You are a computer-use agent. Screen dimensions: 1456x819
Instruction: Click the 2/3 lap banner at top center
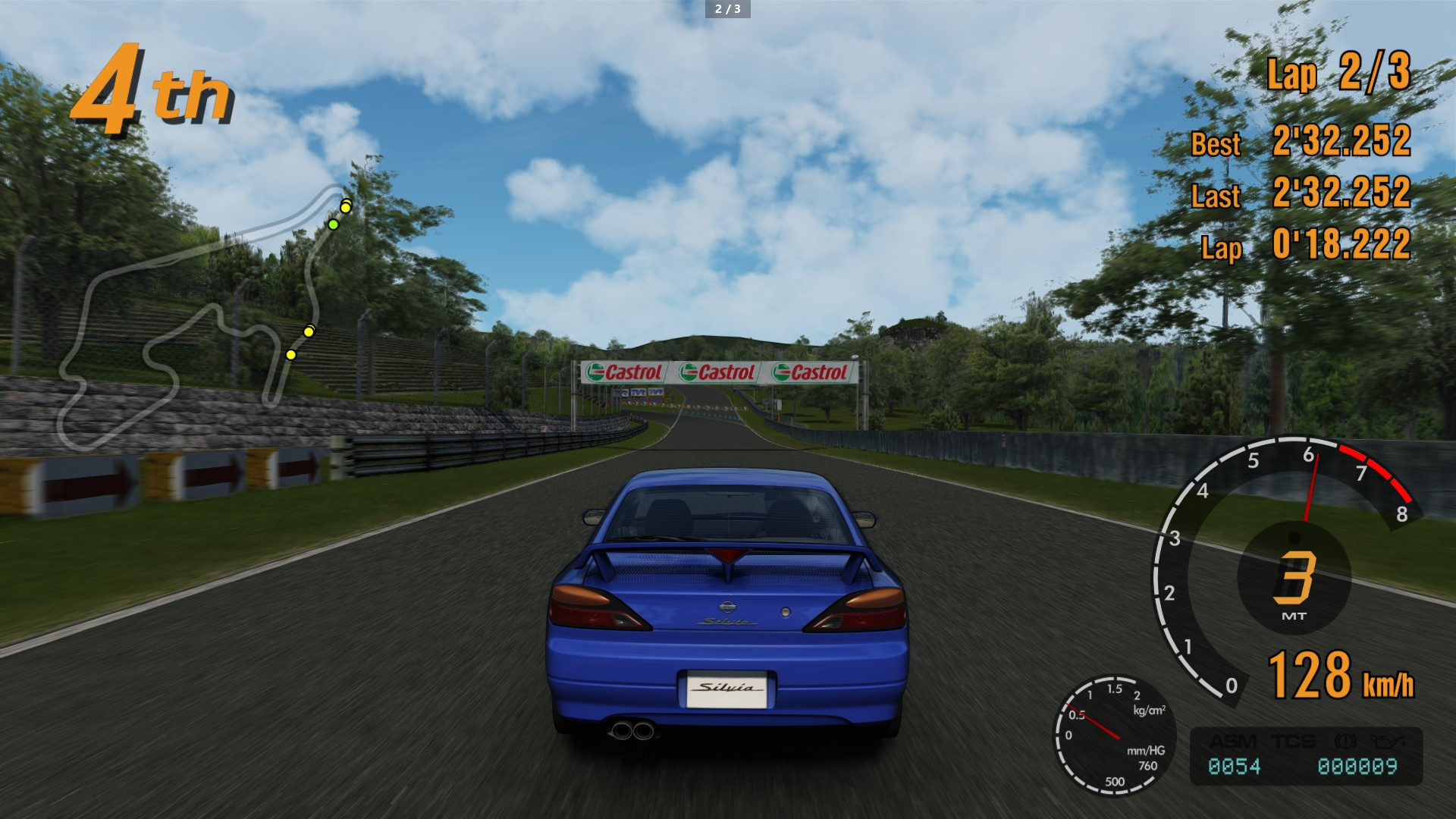click(x=726, y=10)
